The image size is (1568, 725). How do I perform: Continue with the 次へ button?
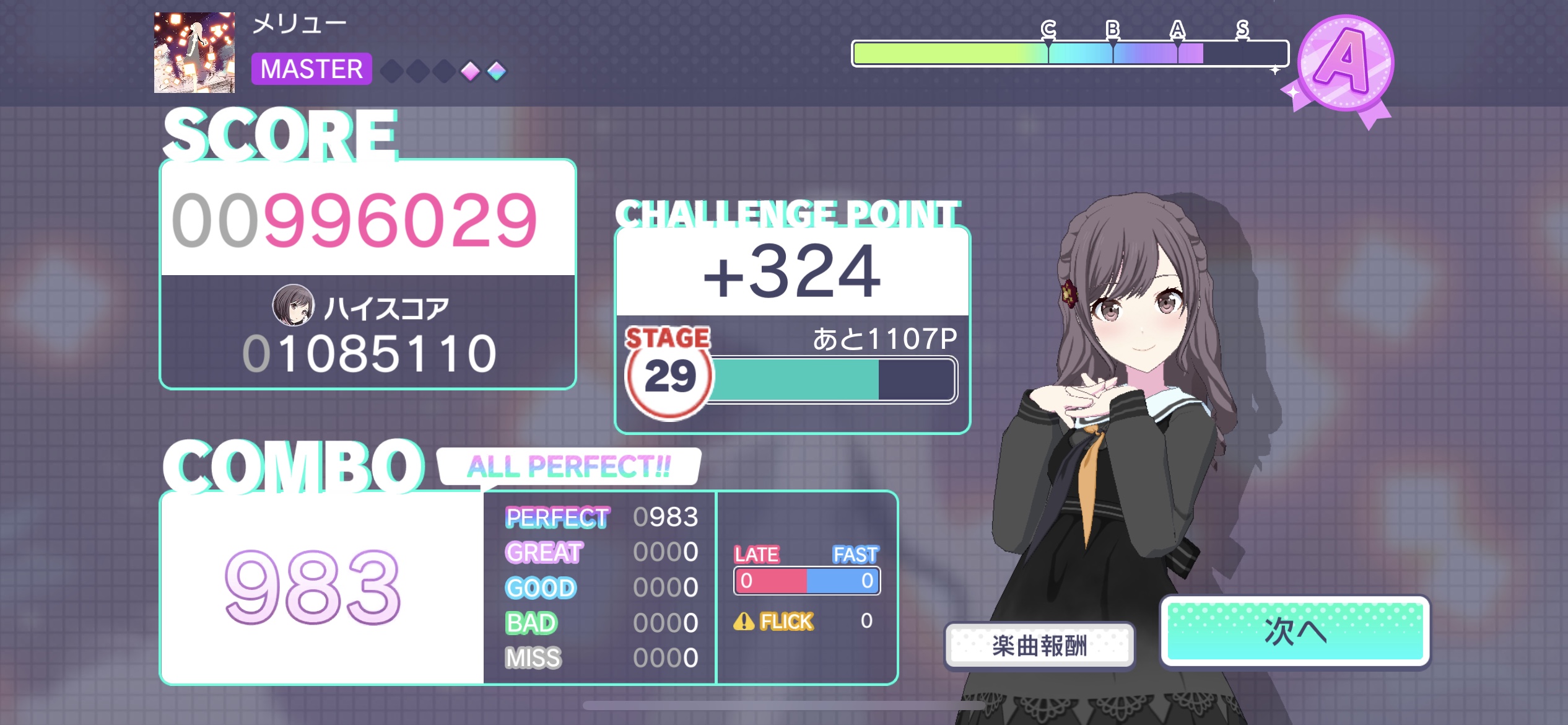pos(1295,631)
